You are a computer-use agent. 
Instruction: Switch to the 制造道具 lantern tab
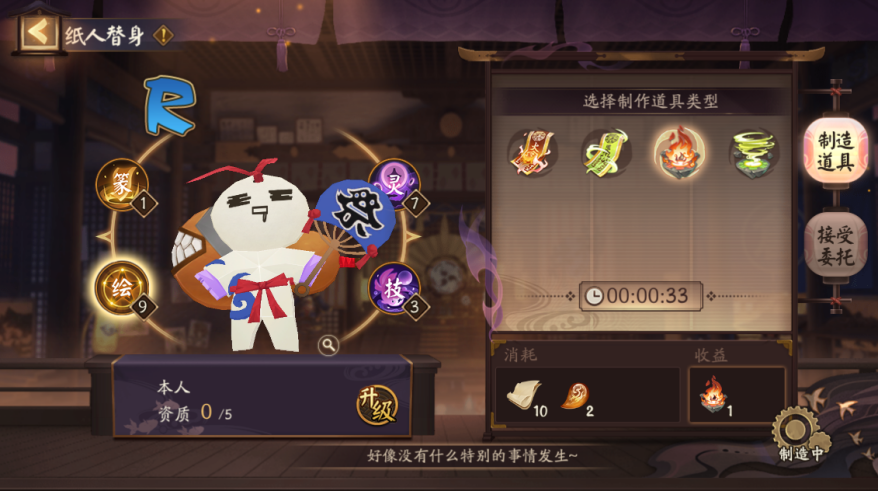tap(835, 152)
